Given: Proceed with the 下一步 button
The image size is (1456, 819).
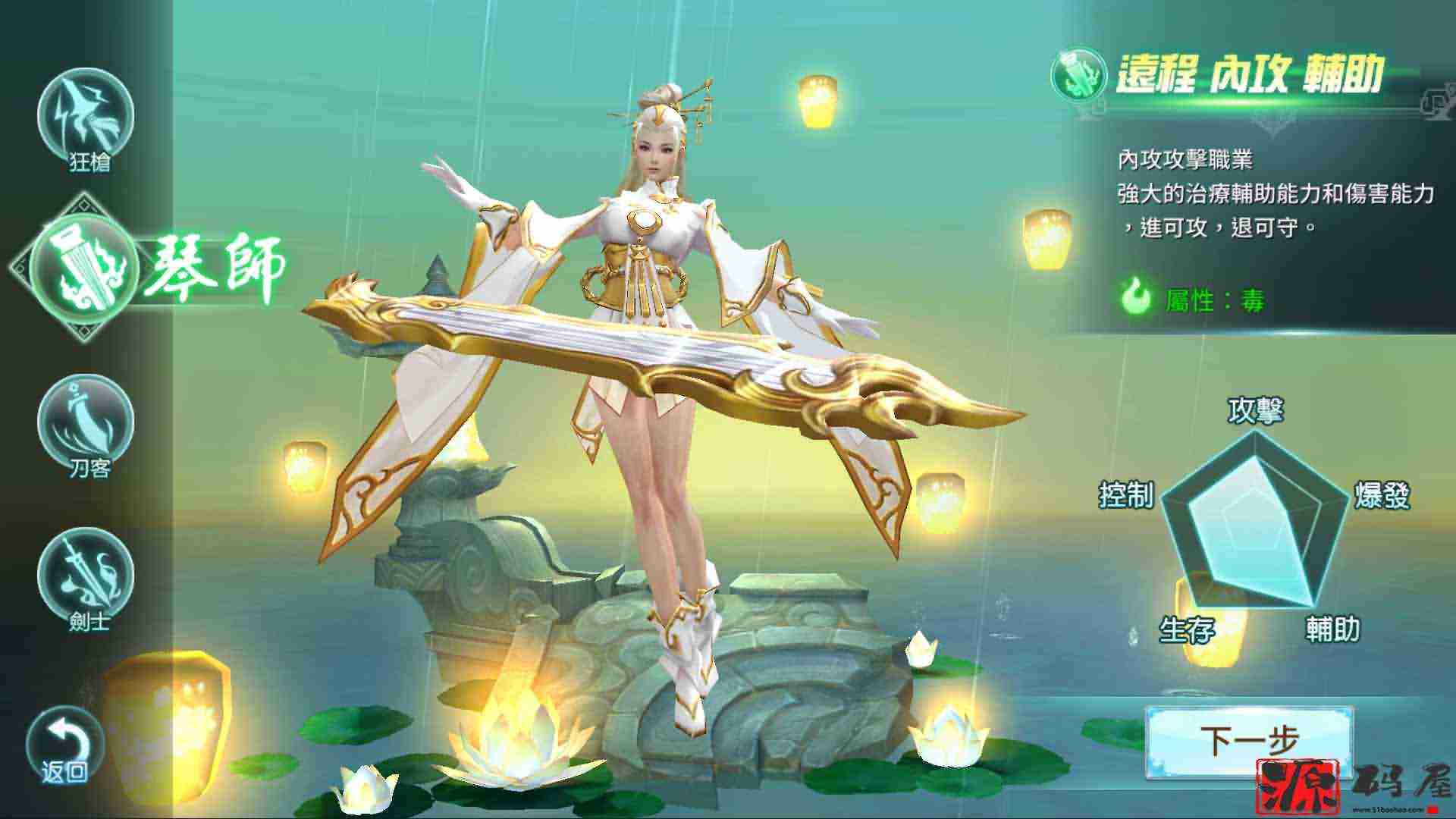Looking at the screenshot, I should (1248, 739).
